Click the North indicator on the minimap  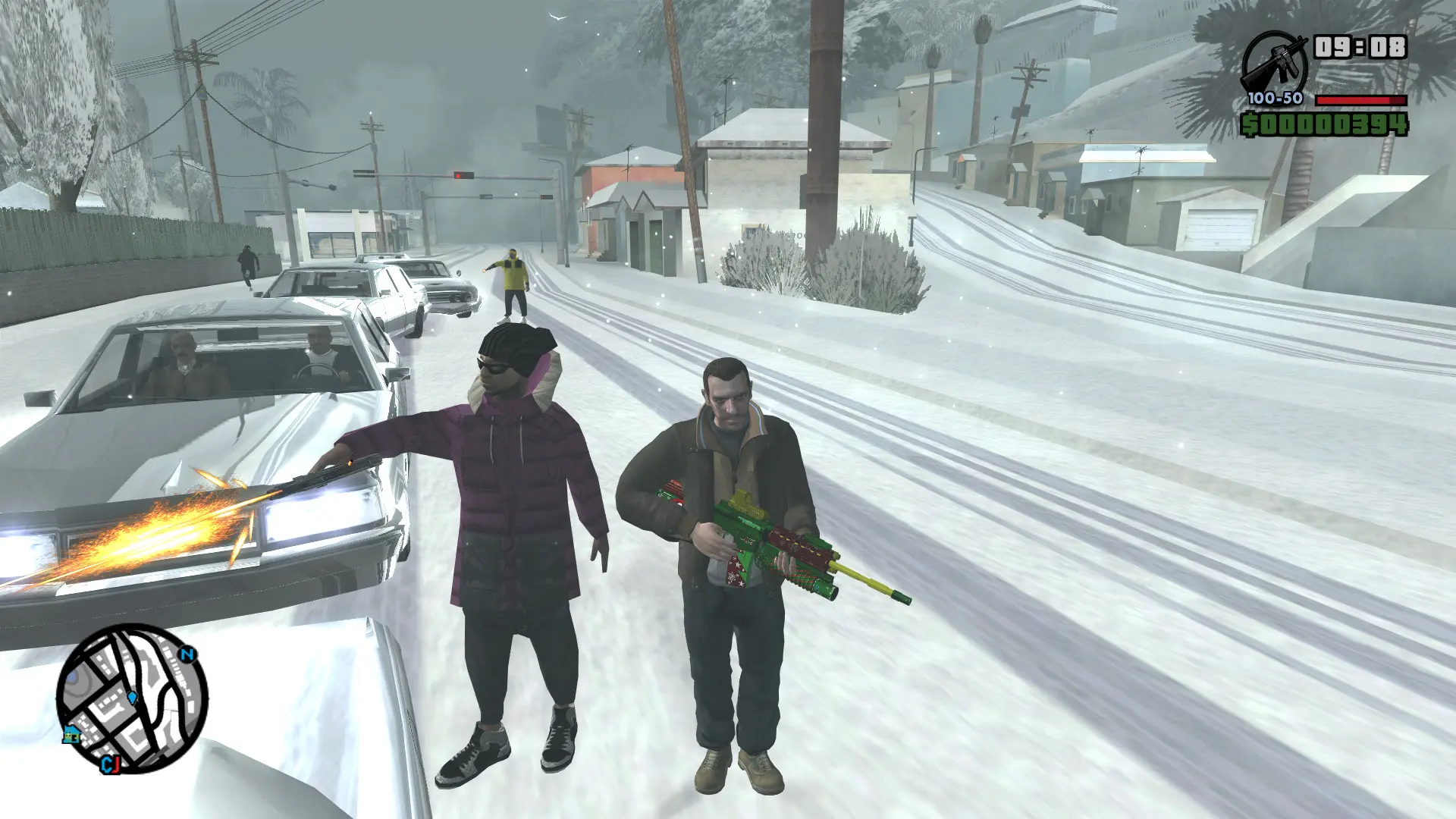(x=188, y=653)
